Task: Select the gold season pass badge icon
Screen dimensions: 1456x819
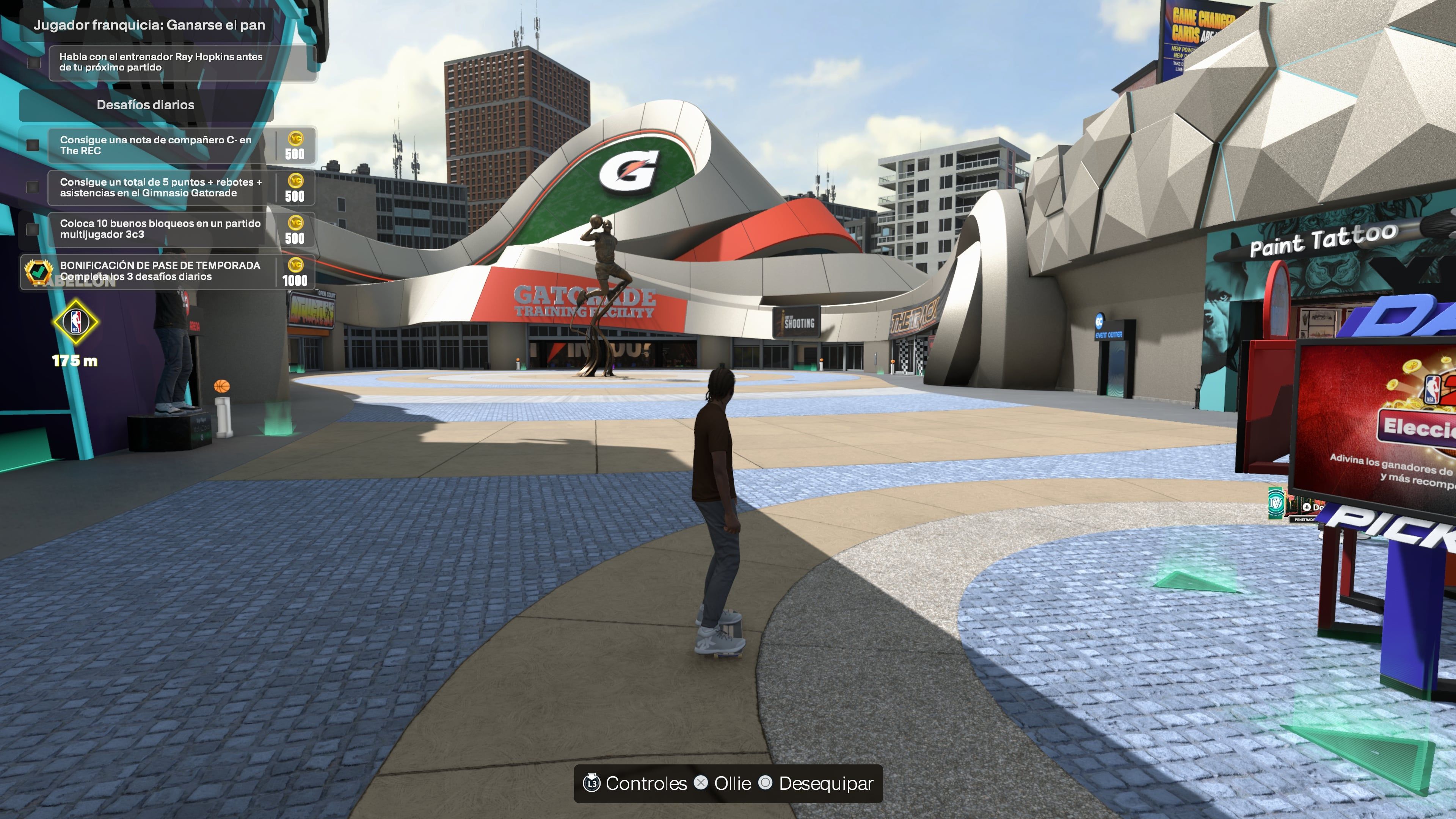Action: tap(38, 273)
